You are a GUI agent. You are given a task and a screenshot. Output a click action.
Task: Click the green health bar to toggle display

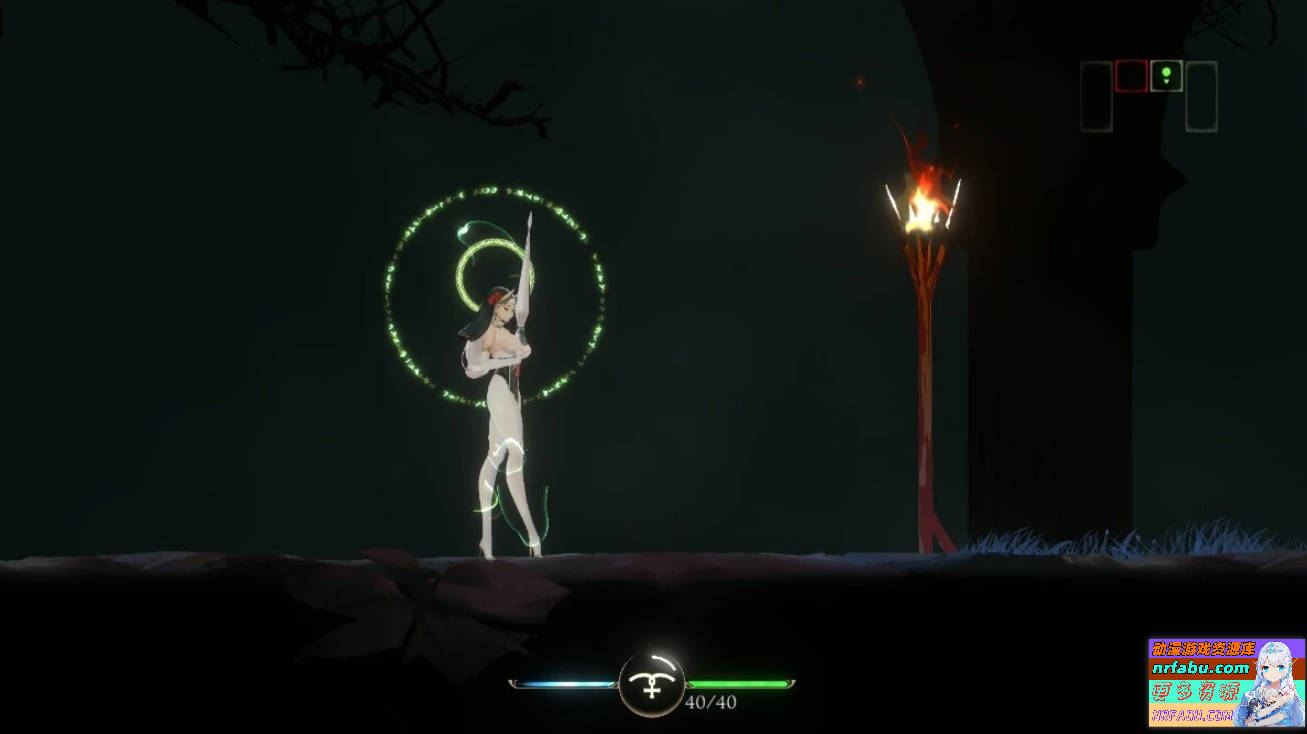(741, 682)
